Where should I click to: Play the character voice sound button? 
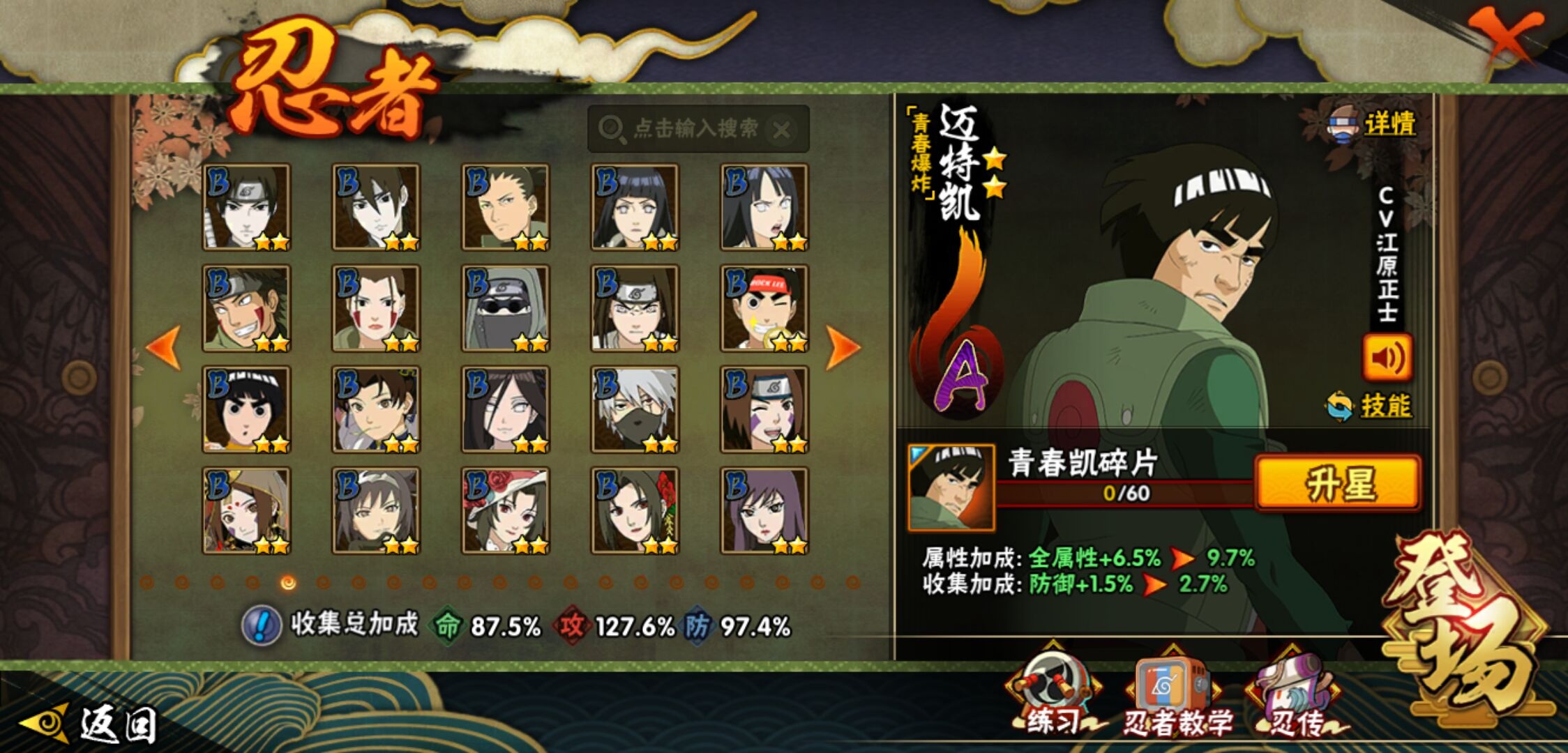pos(1387,358)
